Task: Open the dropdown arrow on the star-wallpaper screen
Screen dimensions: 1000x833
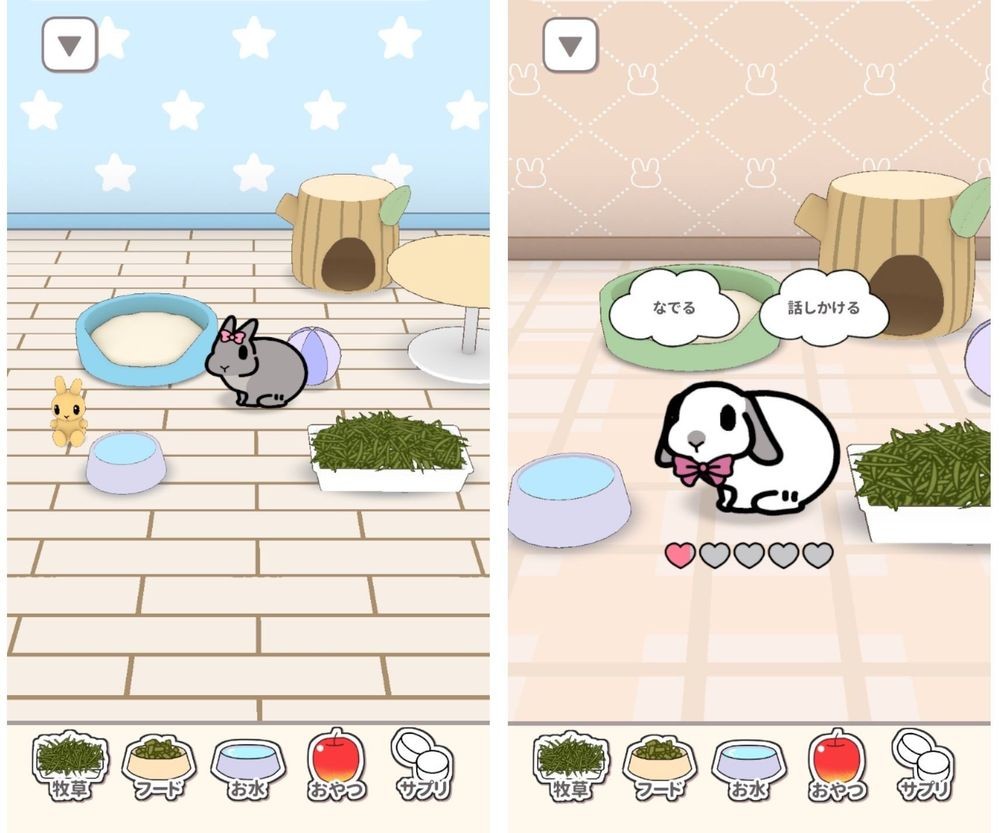Action: tap(69, 45)
